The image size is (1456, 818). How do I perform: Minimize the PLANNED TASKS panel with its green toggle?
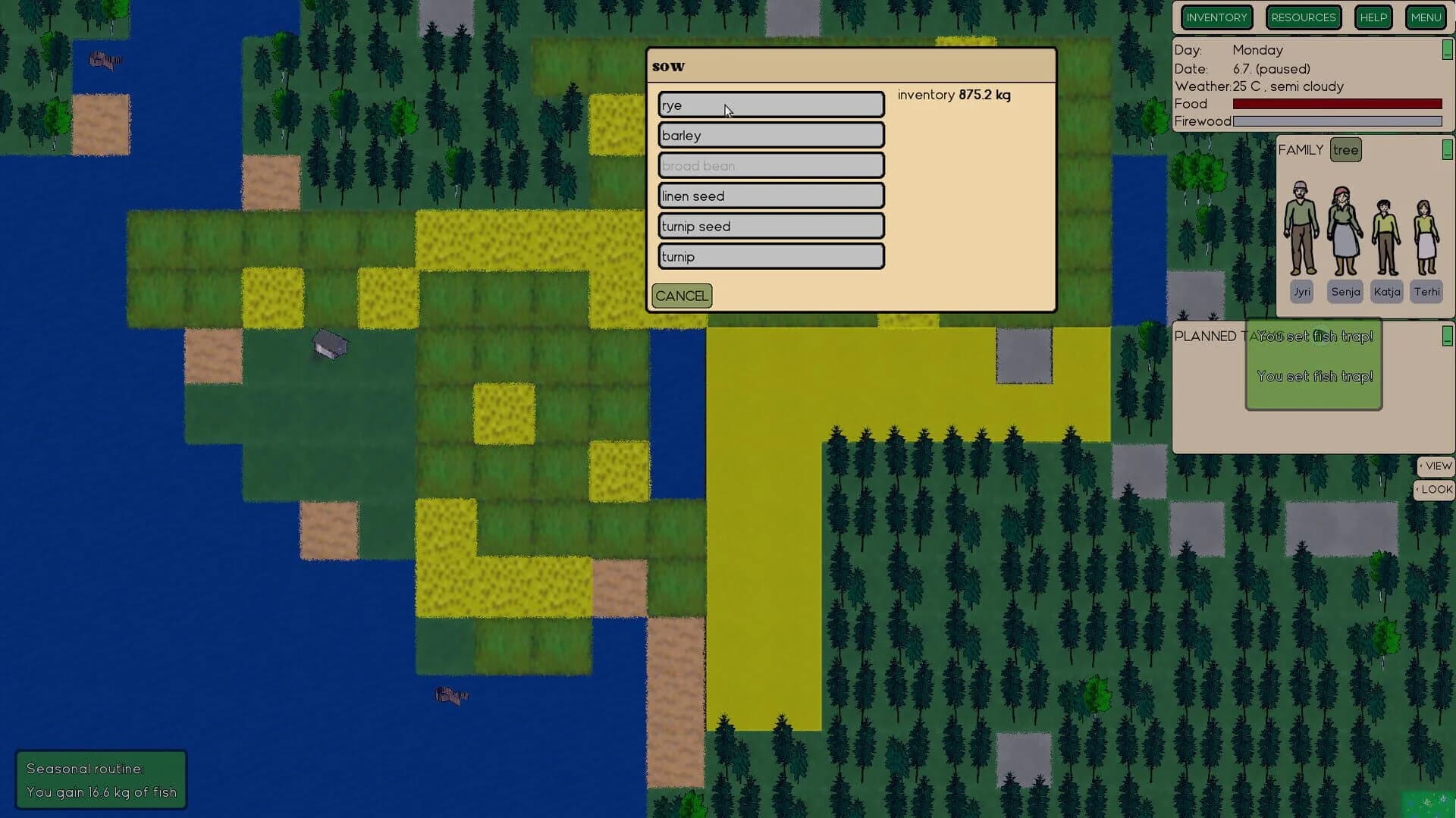tap(1446, 337)
